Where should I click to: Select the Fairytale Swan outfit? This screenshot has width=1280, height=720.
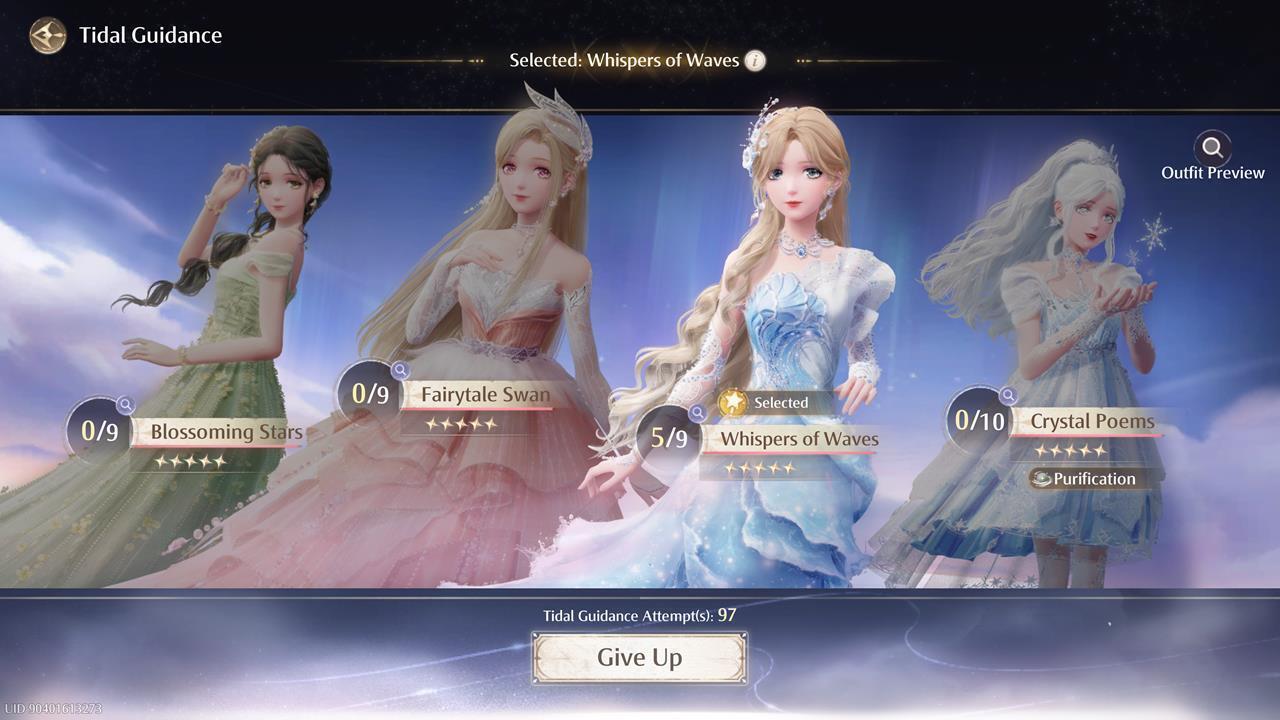pyautogui.click(x=487, y=394)
